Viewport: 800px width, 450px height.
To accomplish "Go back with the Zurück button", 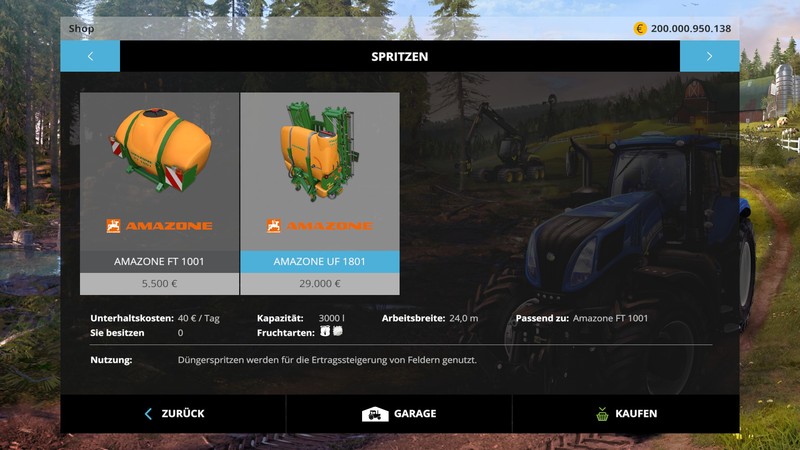I will pos(174,413).
